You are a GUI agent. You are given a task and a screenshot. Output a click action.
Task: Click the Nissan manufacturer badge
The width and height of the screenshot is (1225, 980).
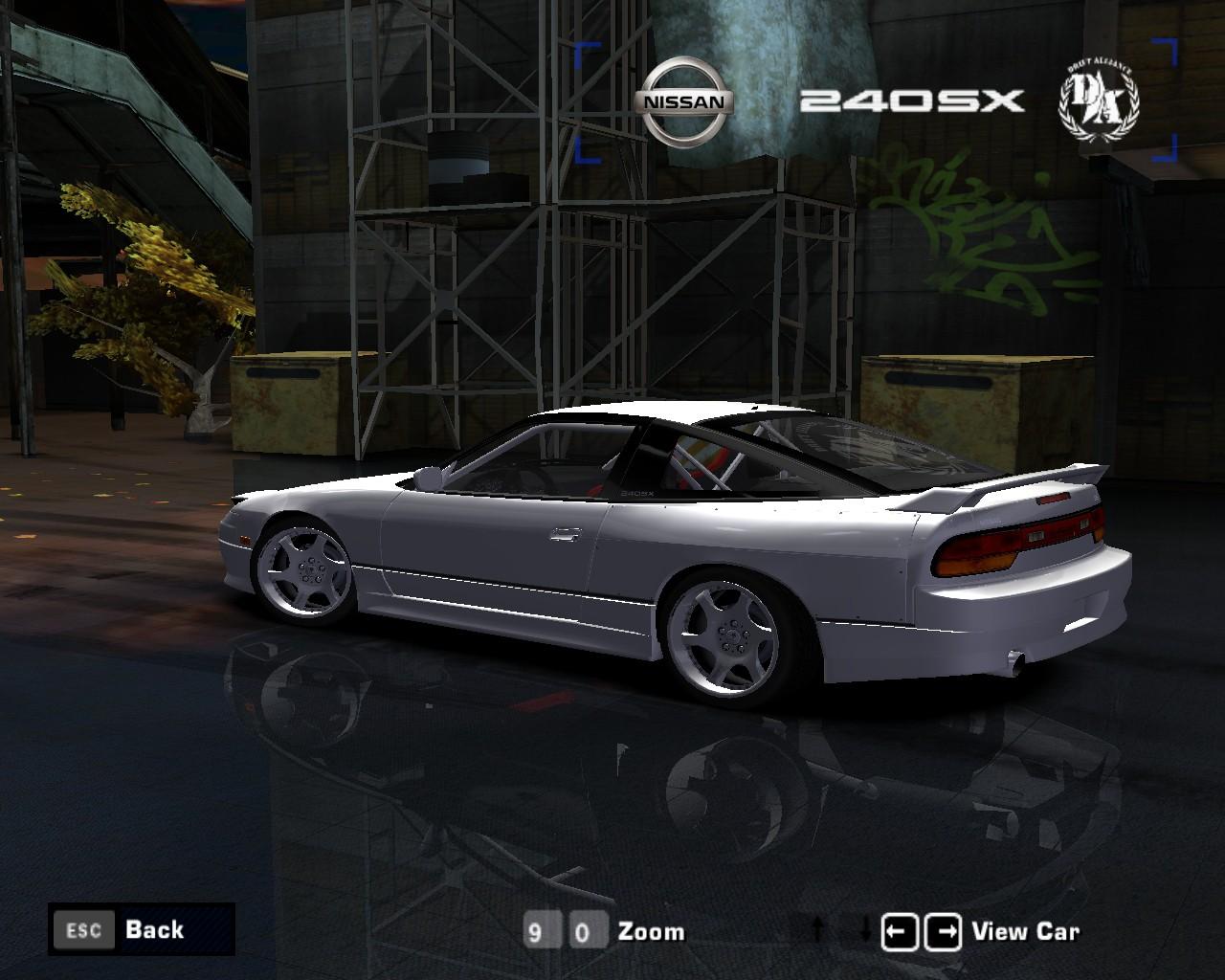click(685, 100)
